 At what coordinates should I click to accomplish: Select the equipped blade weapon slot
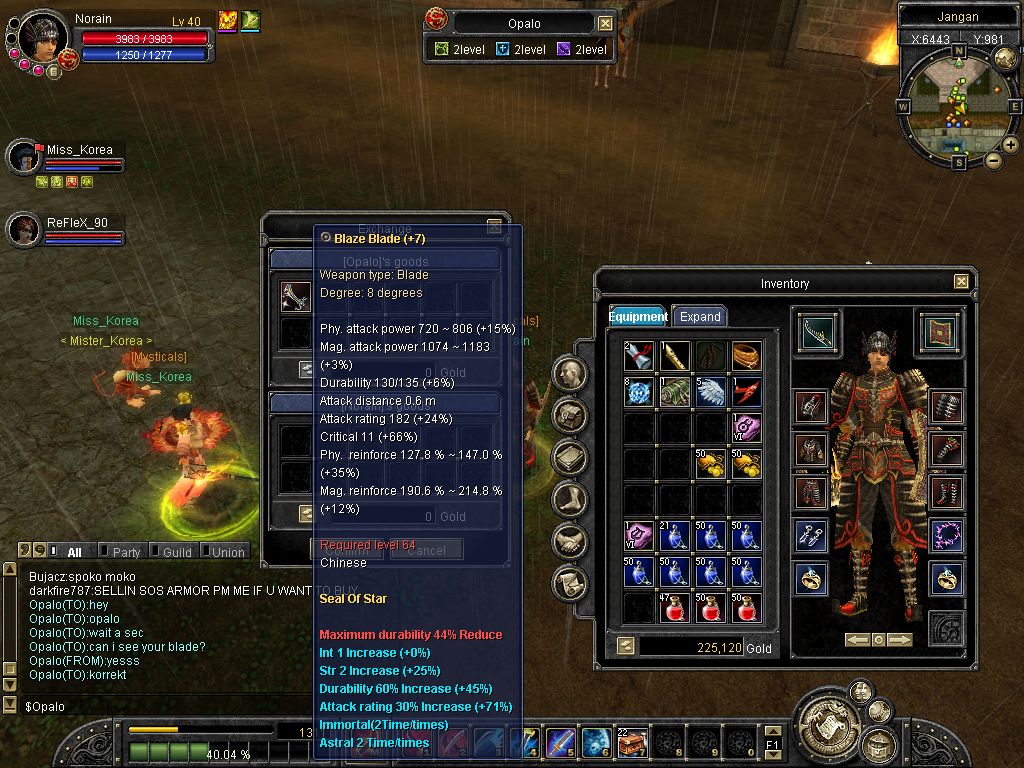pyautogui.click(x=819, y=332)
